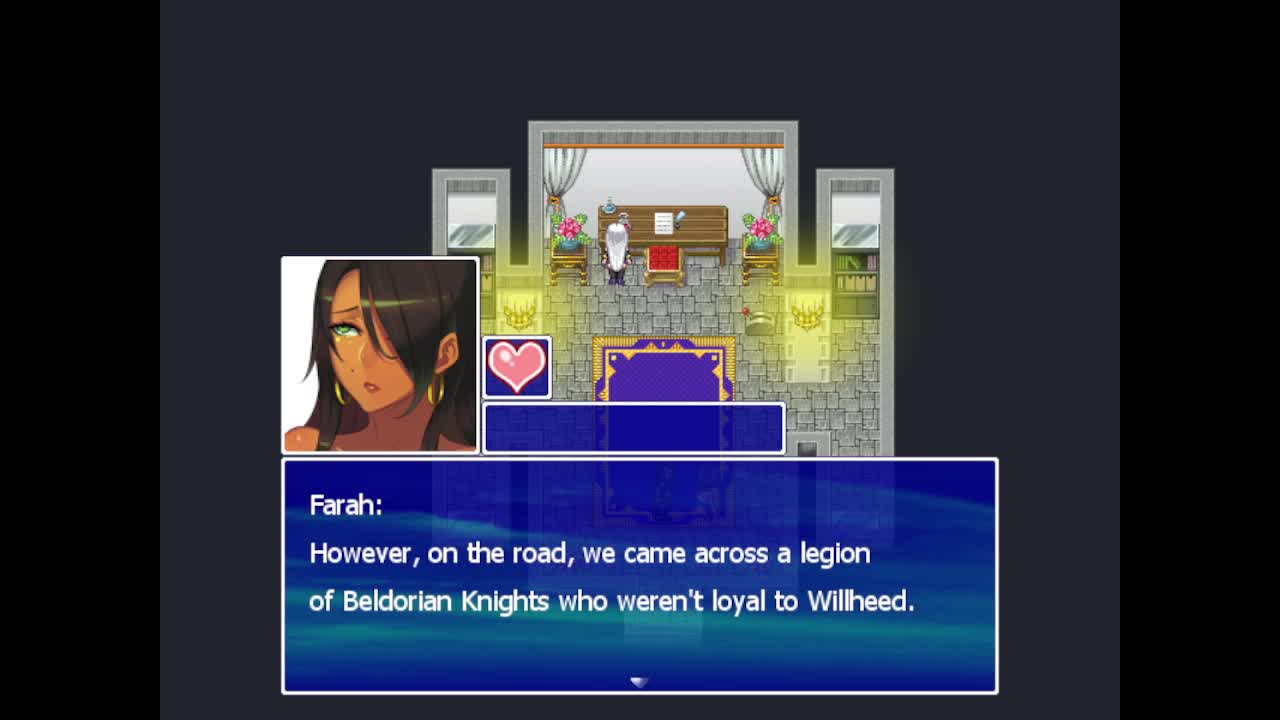
Task: Click Farah's character portrait
Action: tap(380, 355)
